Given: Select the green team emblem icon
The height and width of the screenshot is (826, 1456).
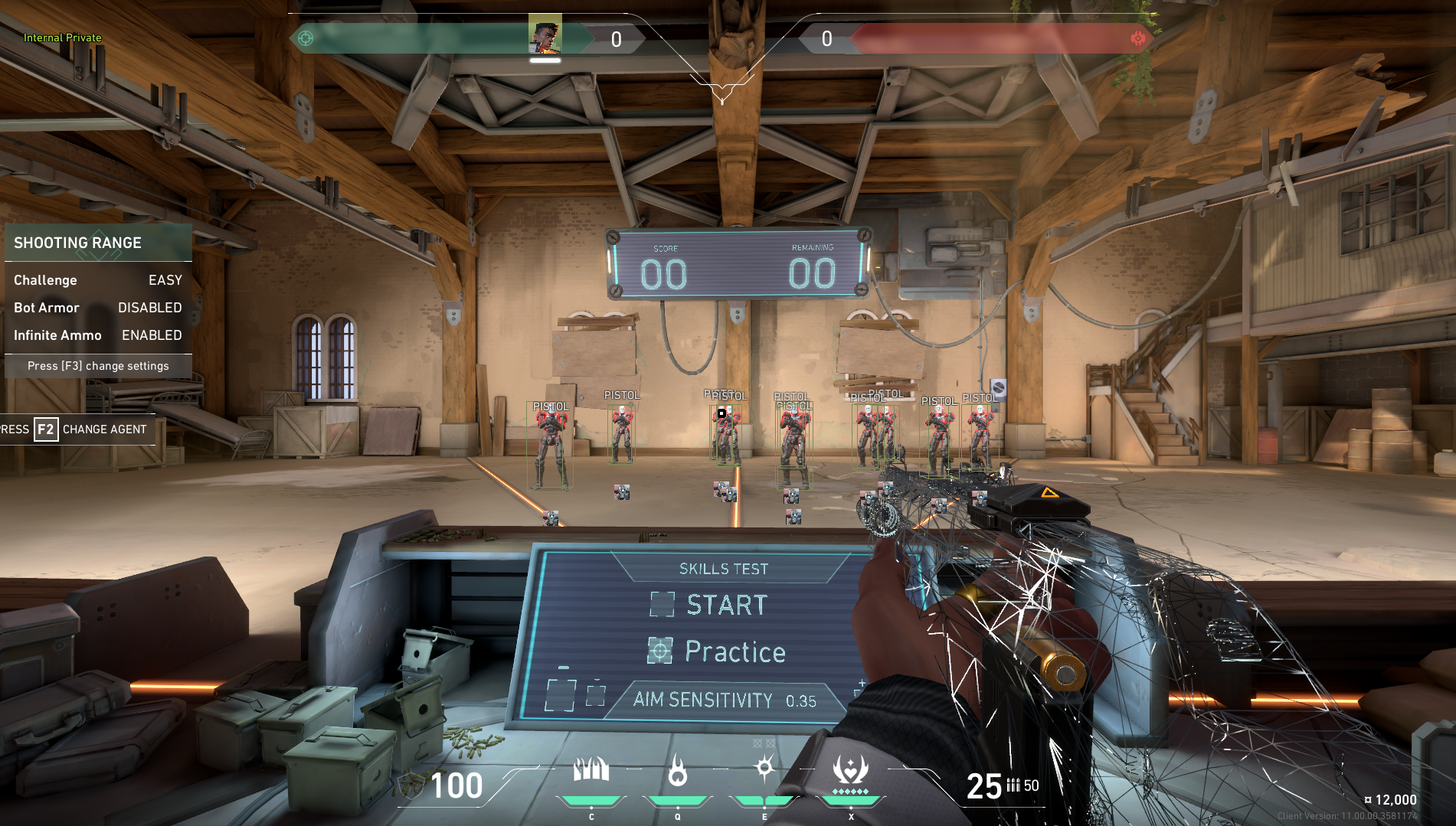Looking at the screenshot, I should [306, 38].
